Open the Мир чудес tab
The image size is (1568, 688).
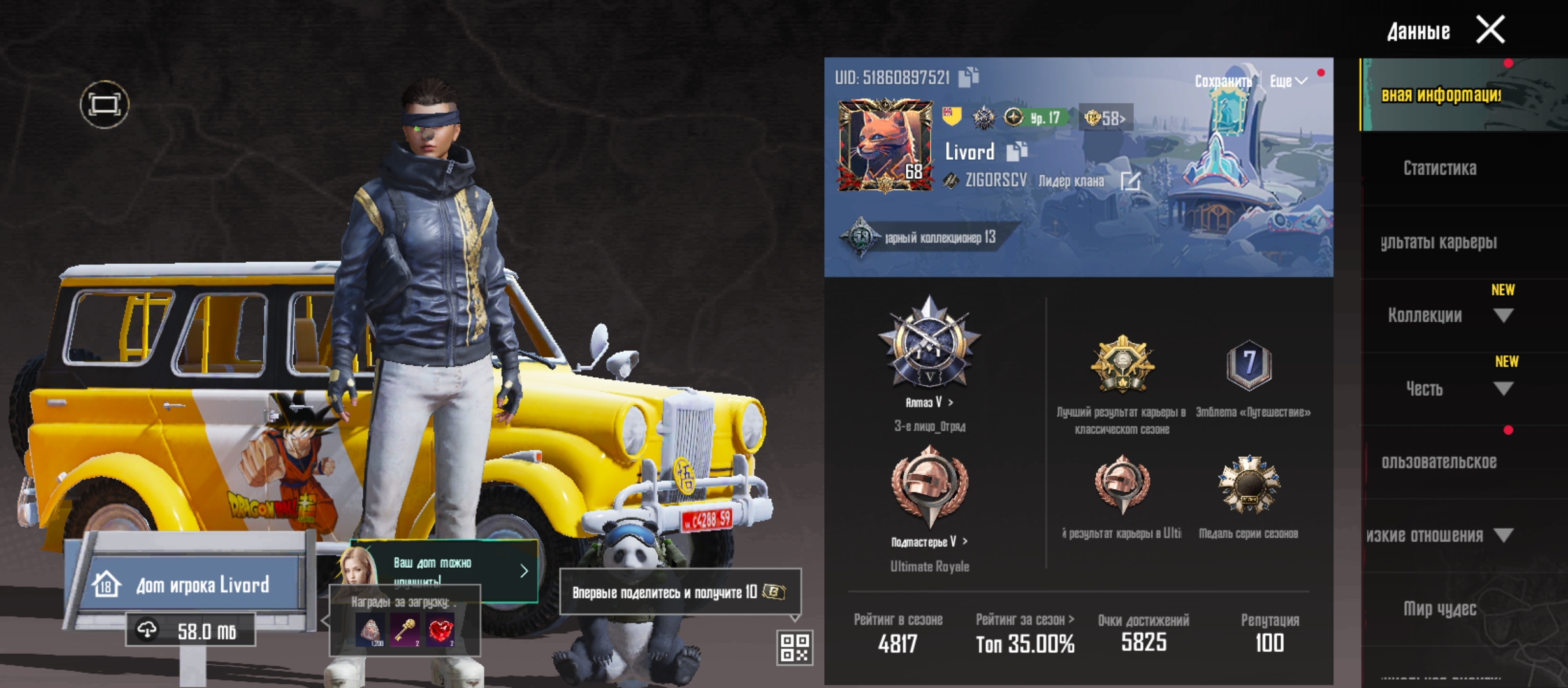[1439, 609]
